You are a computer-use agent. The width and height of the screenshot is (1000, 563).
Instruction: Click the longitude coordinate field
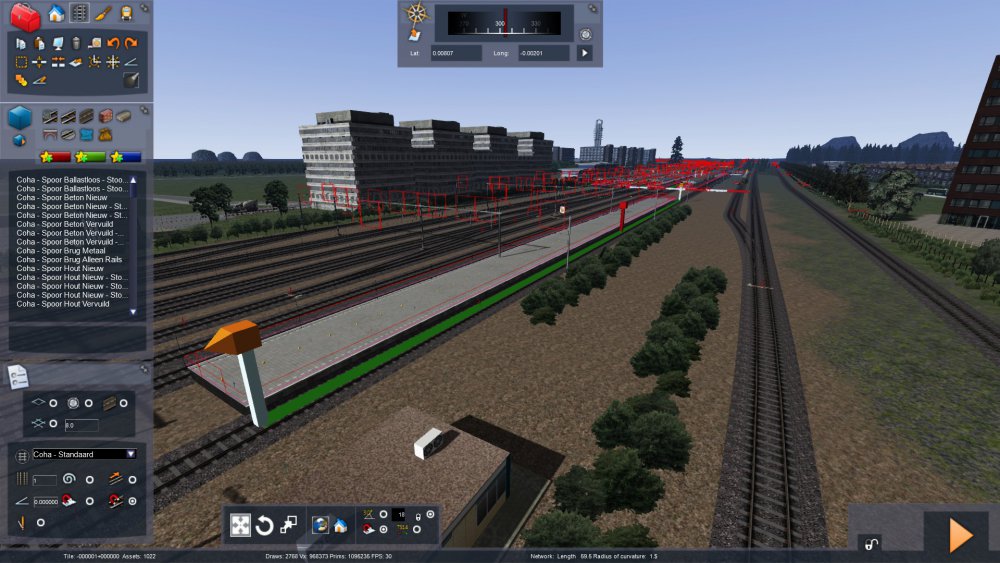tap(543, 53)
